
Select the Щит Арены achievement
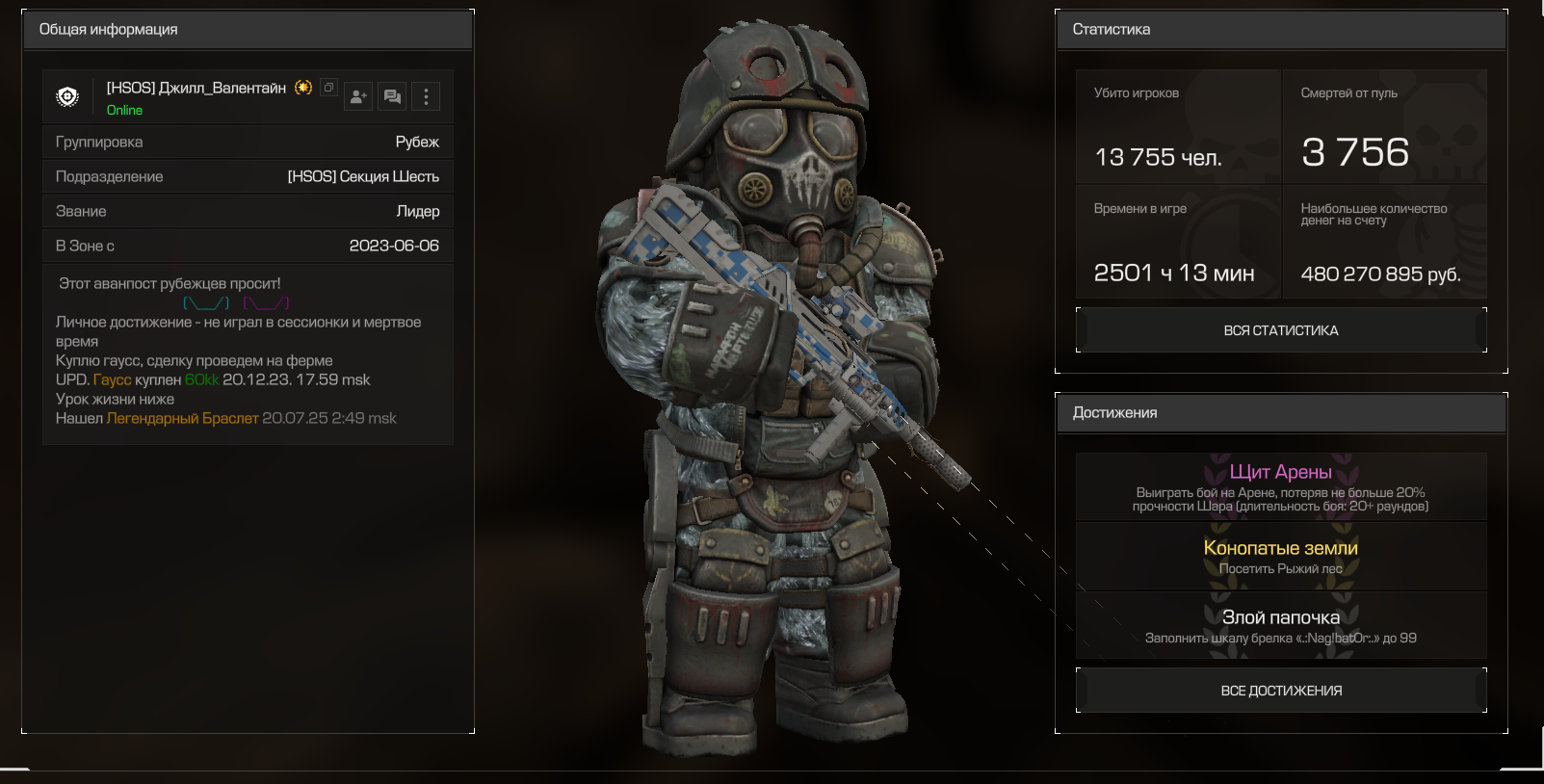1280,486
